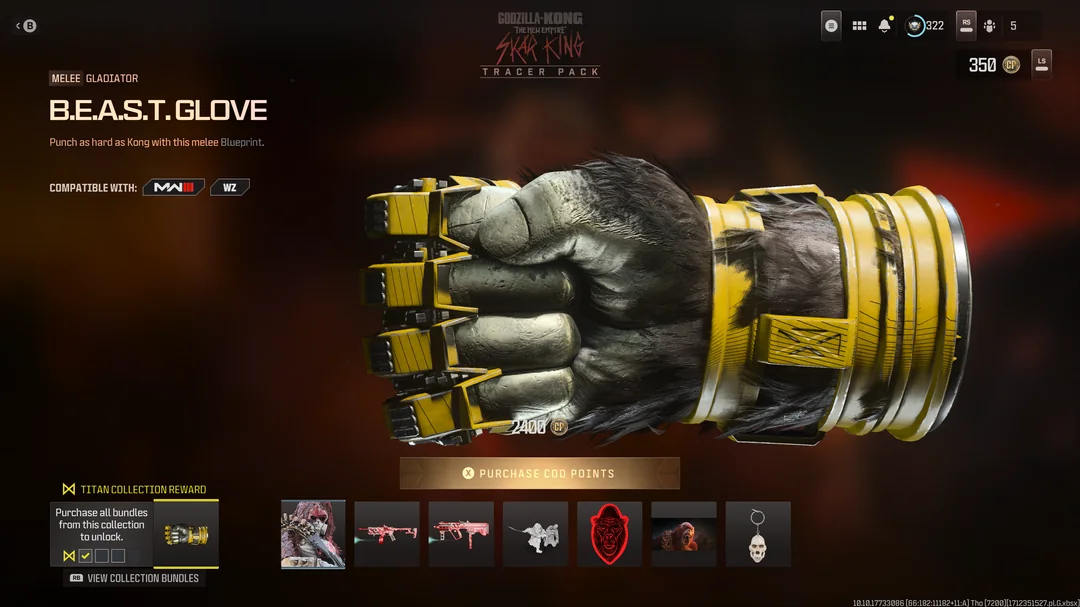Select the white finishing move thumbnail
This screenshot has height=607, width=1080.
click(535, 534)
